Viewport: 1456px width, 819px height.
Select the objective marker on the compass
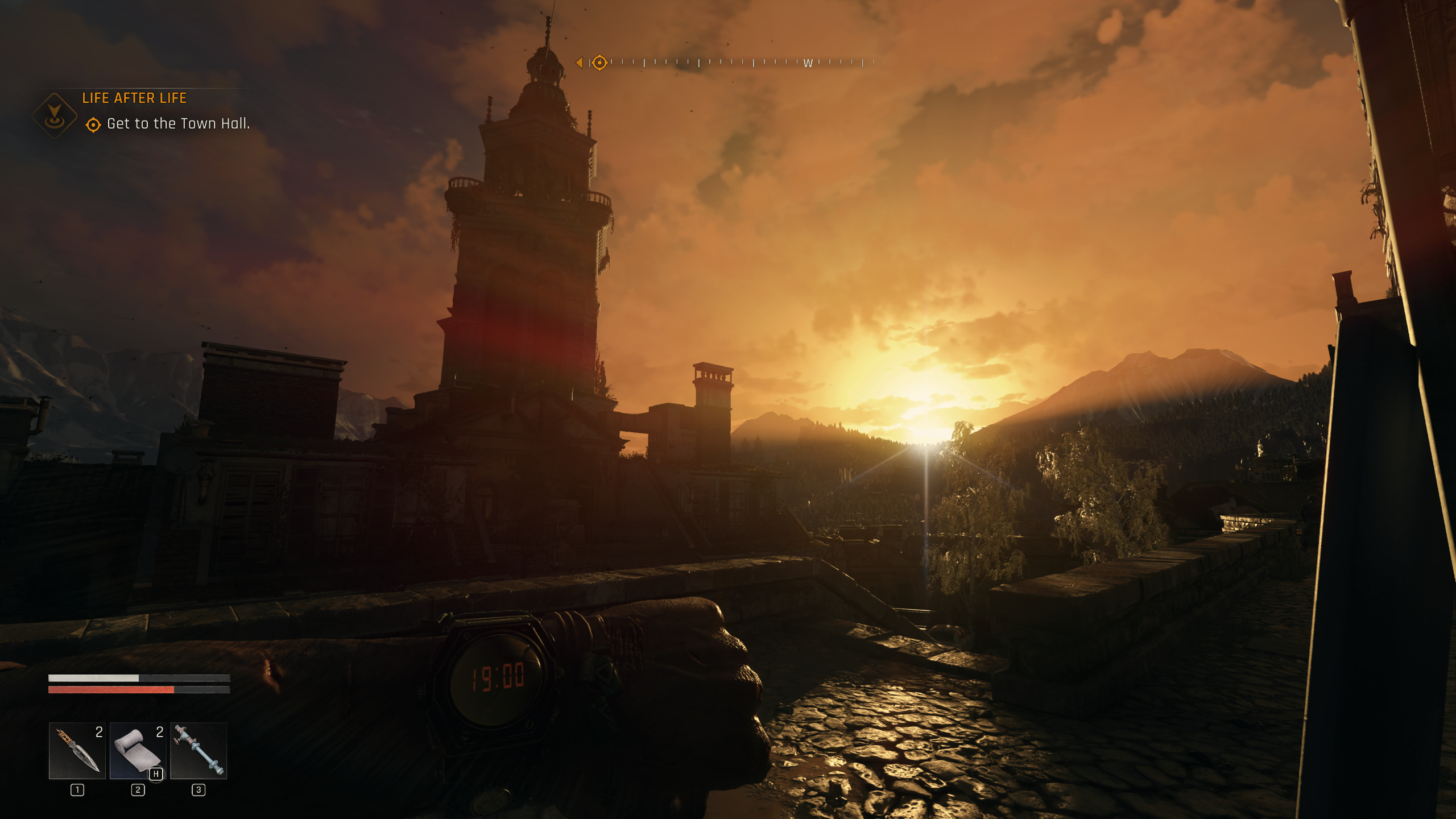599,63
